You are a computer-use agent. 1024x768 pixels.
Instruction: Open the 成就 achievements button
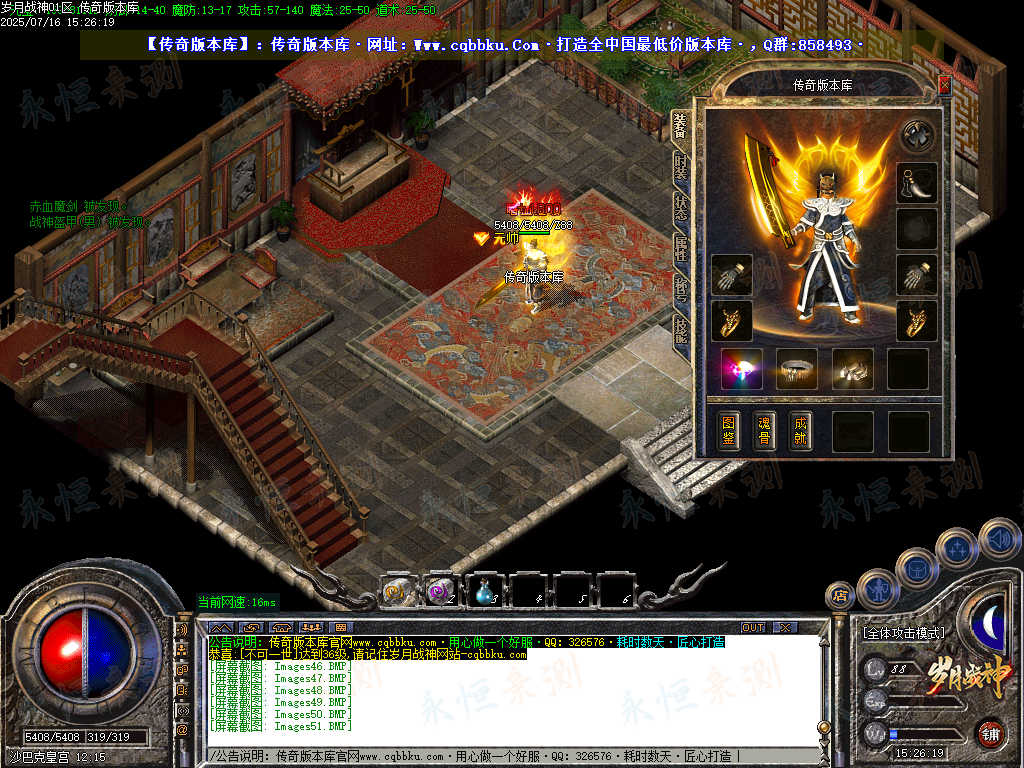(800, 431)
